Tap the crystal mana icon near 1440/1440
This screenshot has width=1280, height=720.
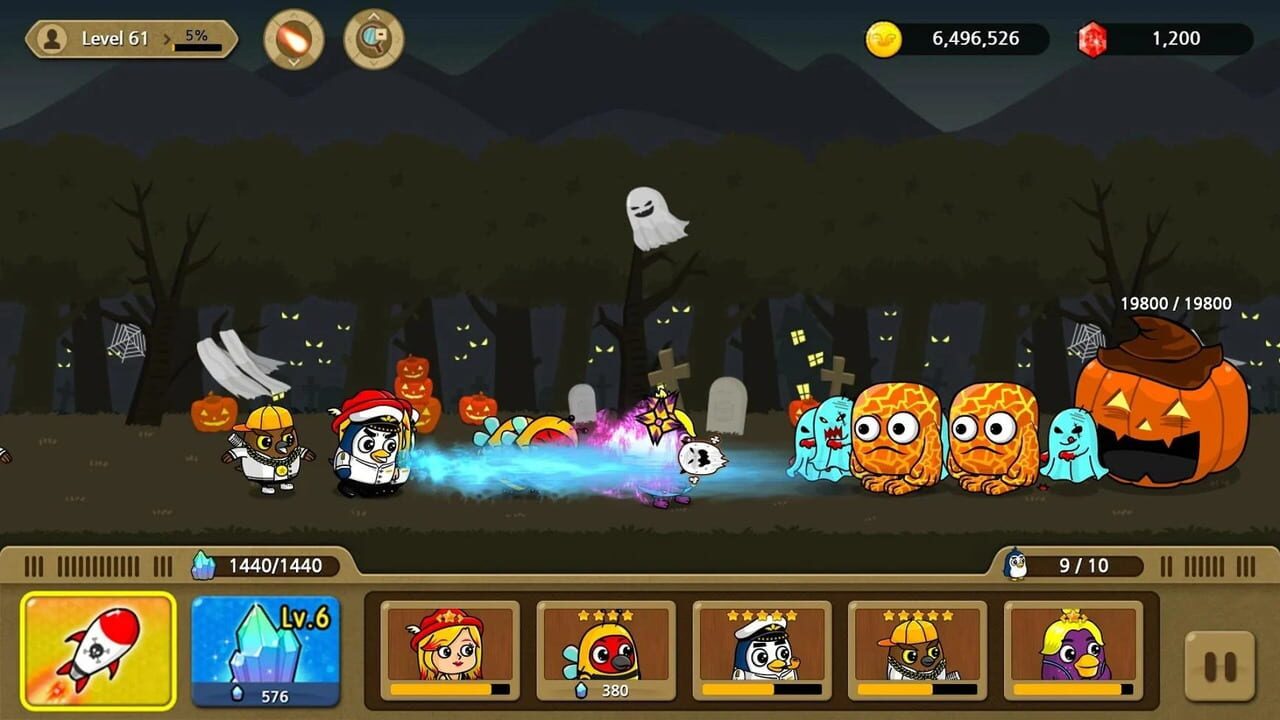(x=205, y=563)
